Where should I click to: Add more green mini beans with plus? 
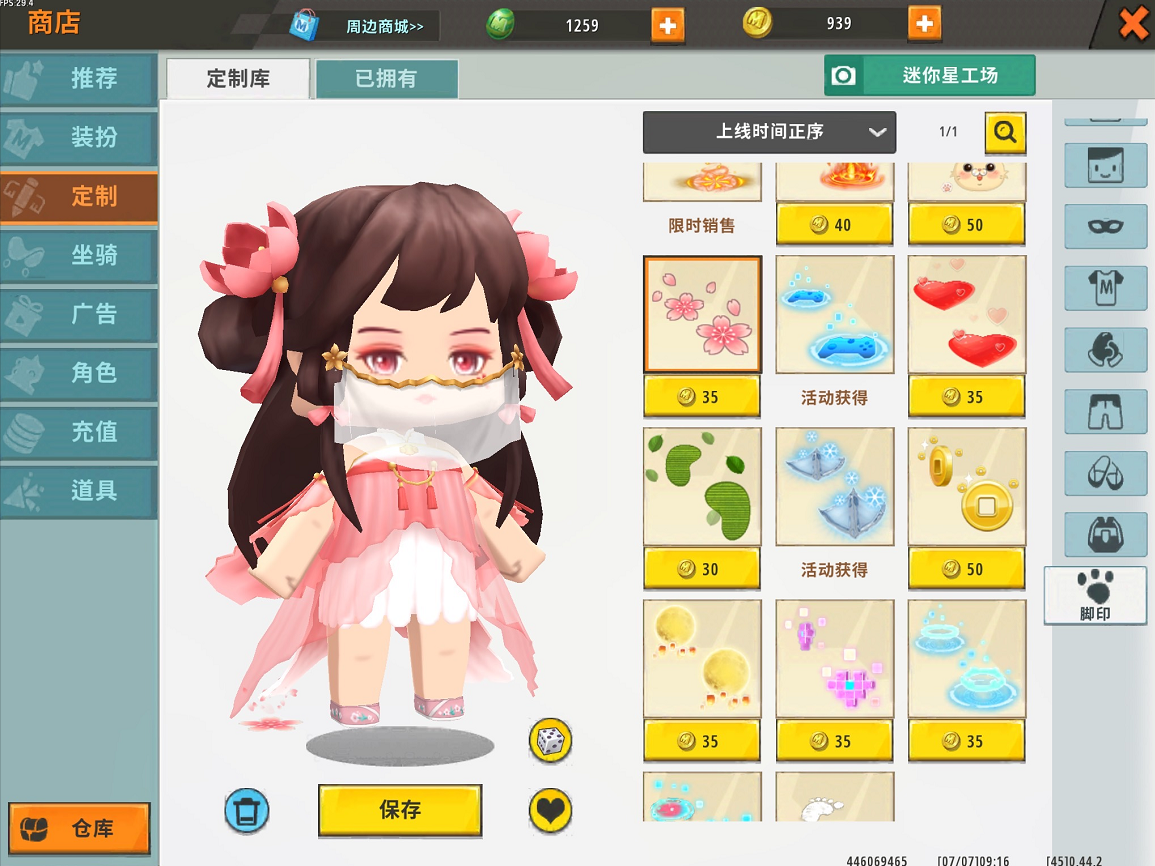click(667, 25)
